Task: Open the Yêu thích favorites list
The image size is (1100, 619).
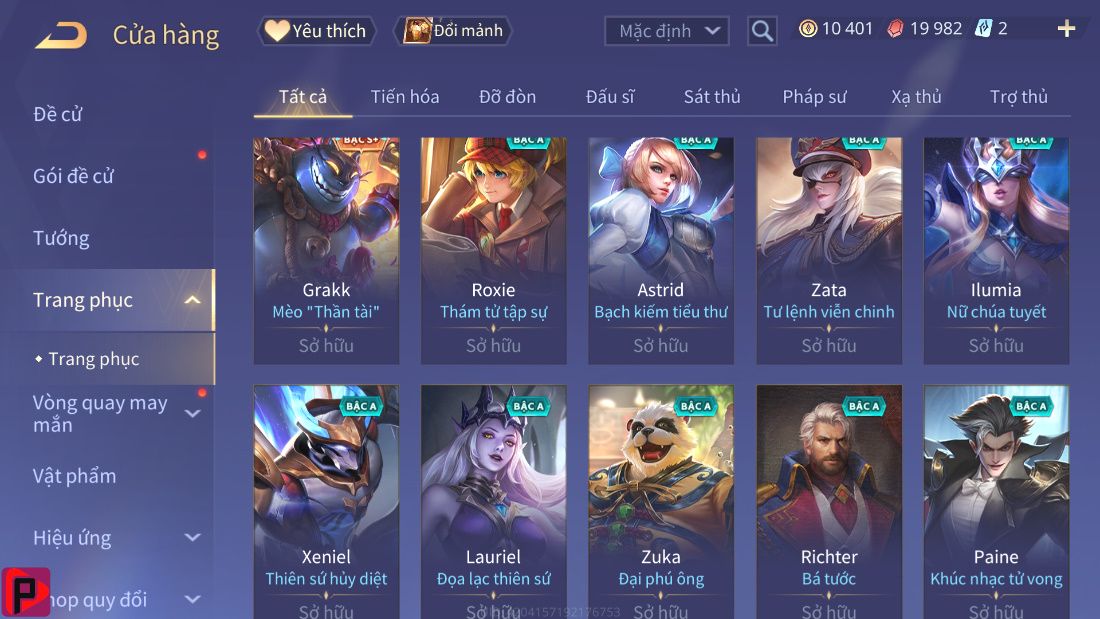Action: click(x=316, y=31)
